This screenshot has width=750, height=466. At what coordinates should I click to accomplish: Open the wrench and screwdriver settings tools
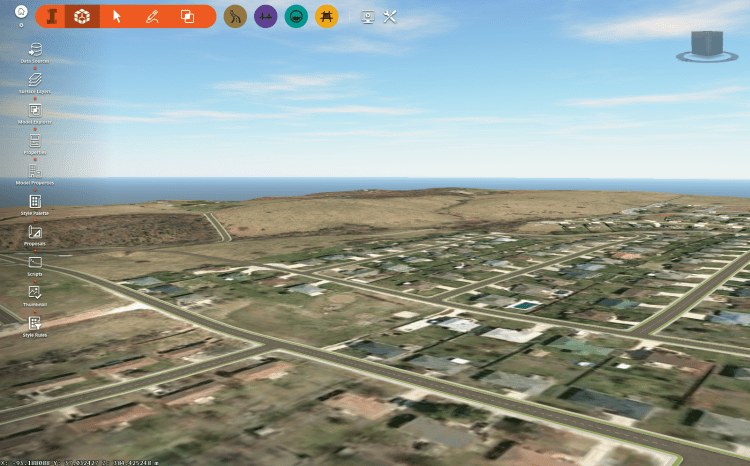pos(391,16)
